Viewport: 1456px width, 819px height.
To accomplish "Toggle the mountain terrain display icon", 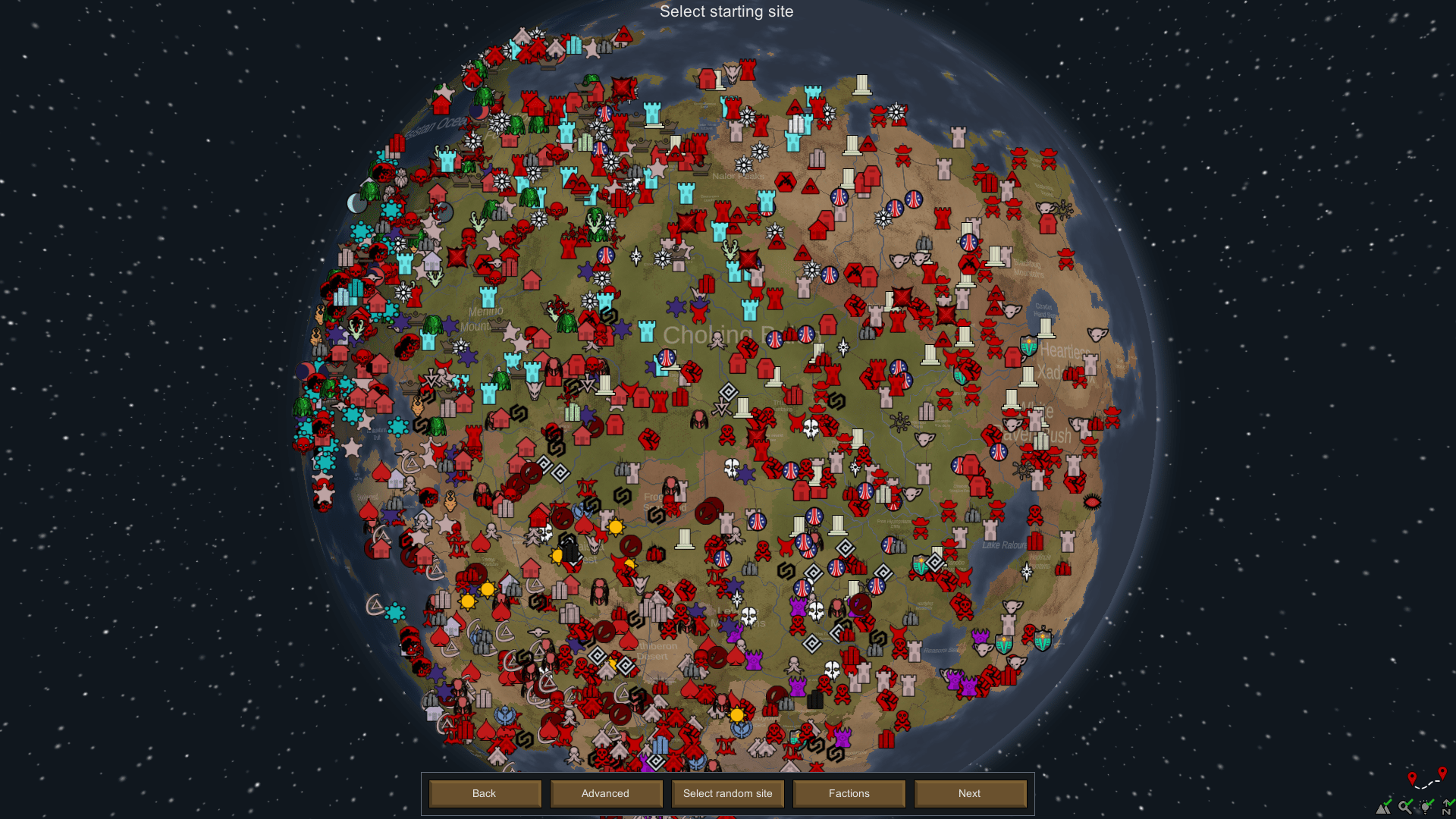I will tap(1384, 807).
